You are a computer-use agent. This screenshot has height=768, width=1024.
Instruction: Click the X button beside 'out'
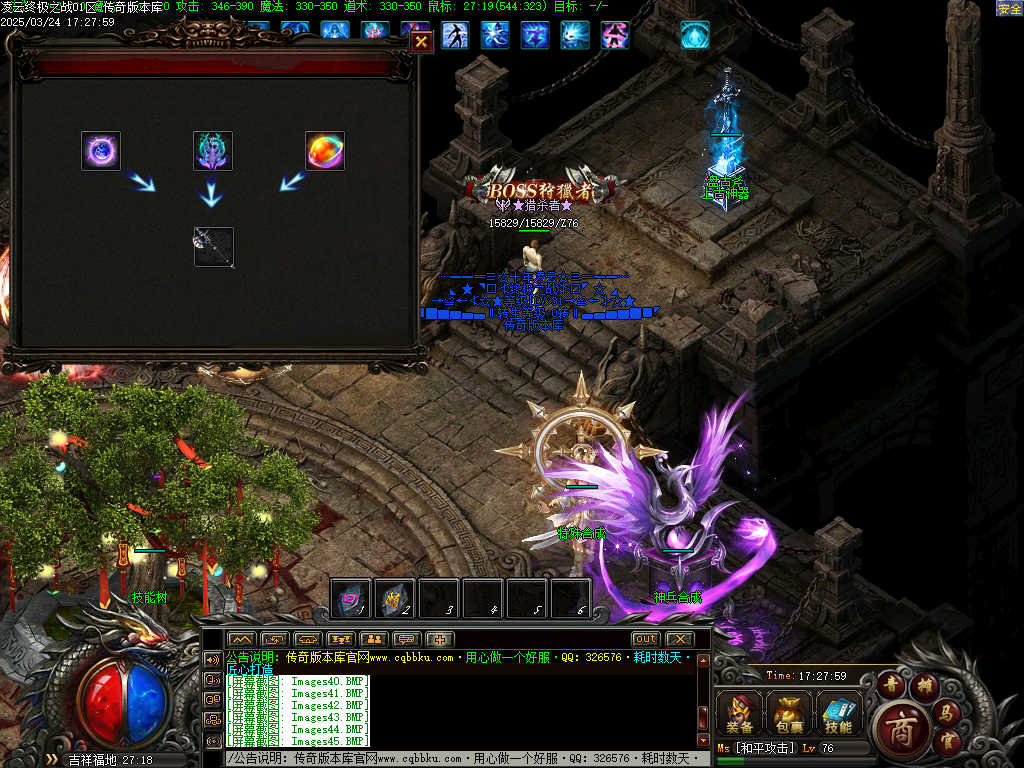pyautogui.click(x=679, y=639)
